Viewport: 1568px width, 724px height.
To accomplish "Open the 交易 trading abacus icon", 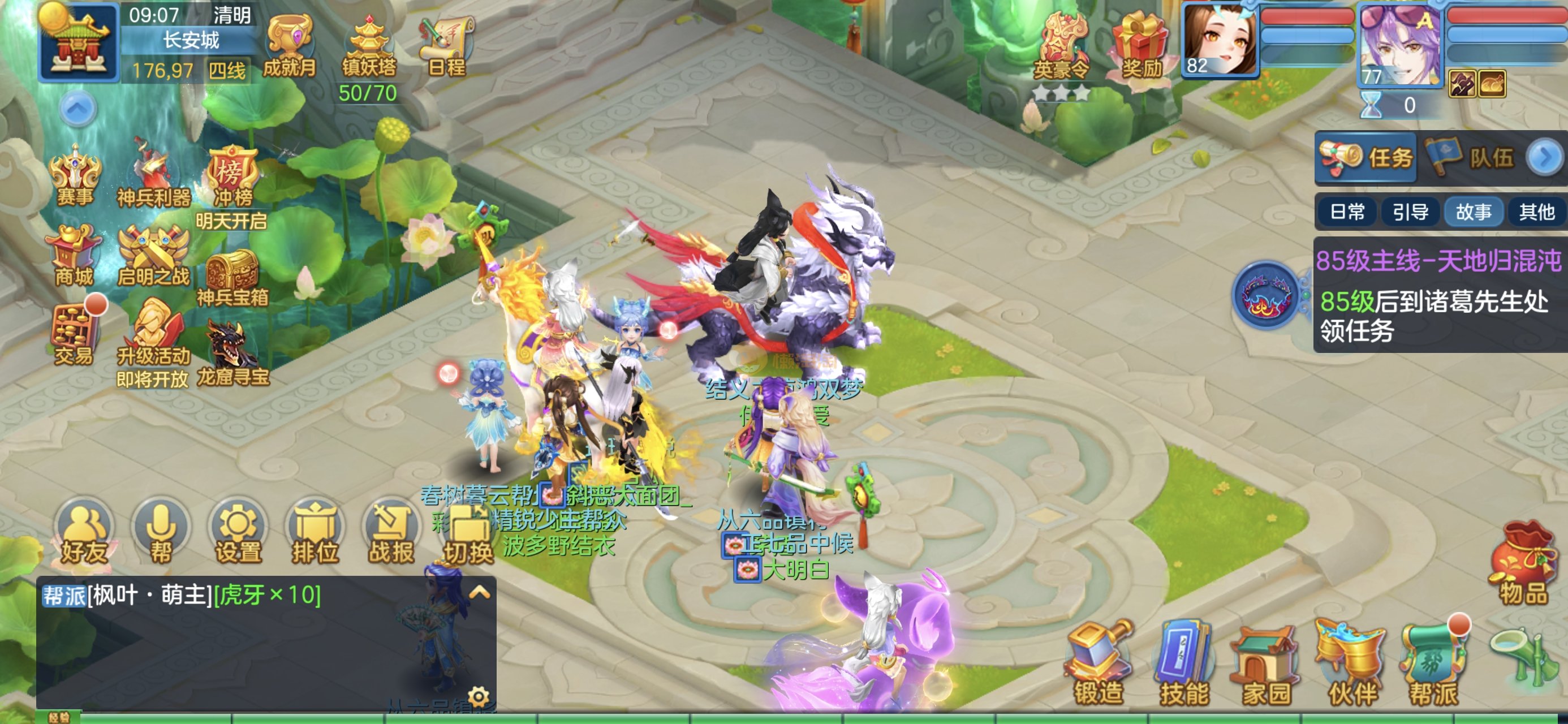I will [x=74, y=335].
